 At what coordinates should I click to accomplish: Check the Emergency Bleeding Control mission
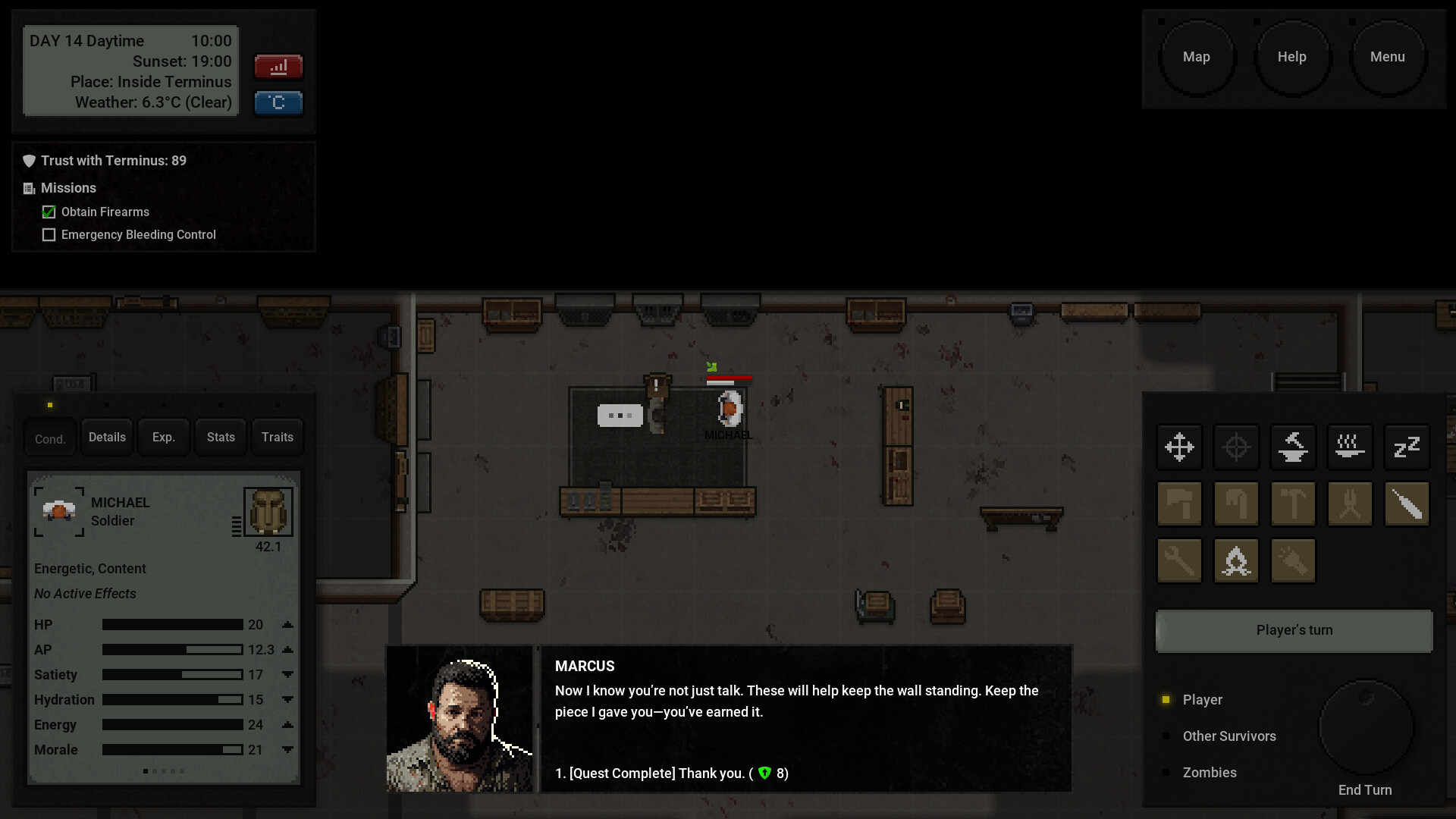pyautogui.click(x=49, y=235)
